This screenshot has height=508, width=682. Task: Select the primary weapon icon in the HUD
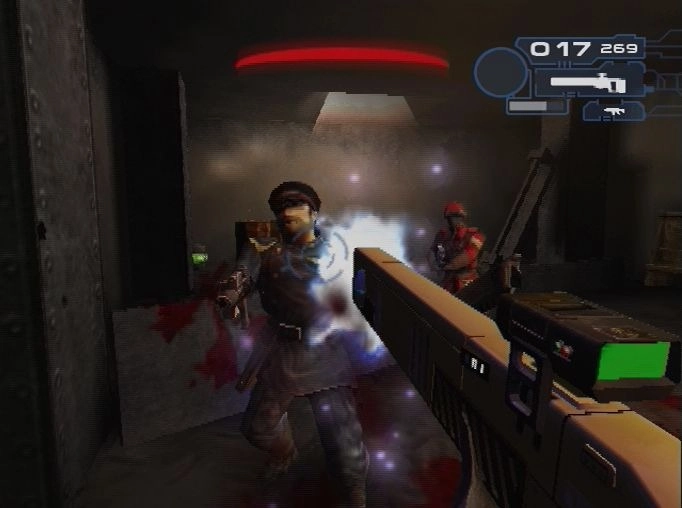click(588, 82)
